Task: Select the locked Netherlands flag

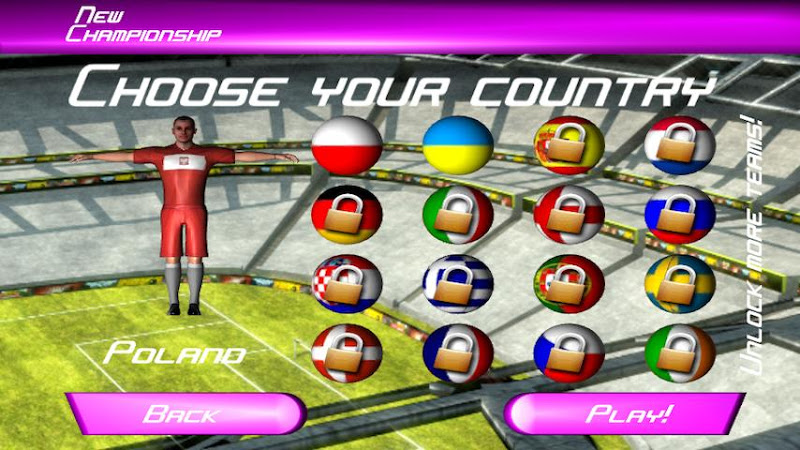Action: (x=679, y=145)
